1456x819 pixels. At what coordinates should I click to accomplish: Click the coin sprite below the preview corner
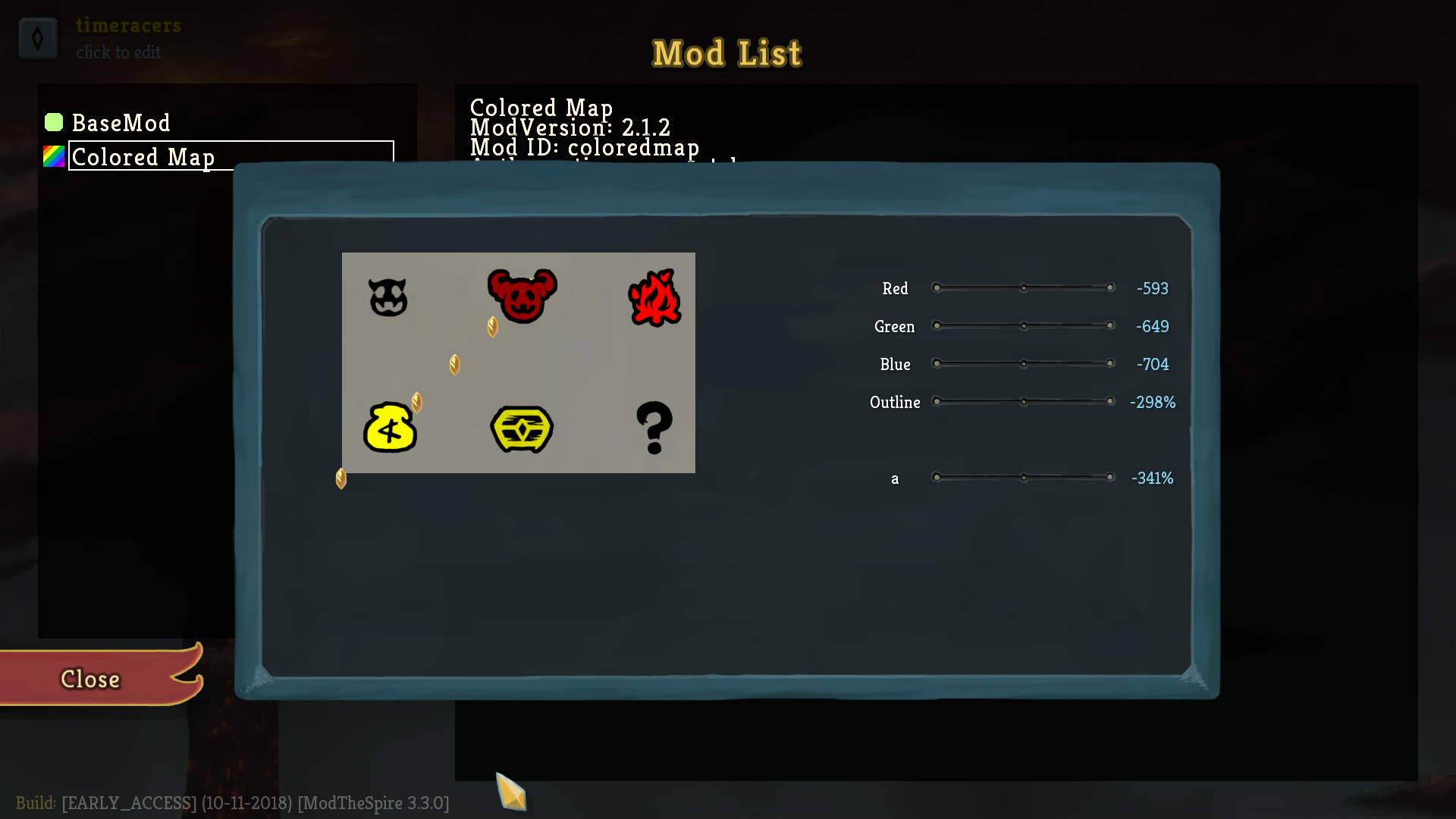(x=342, y=479)
